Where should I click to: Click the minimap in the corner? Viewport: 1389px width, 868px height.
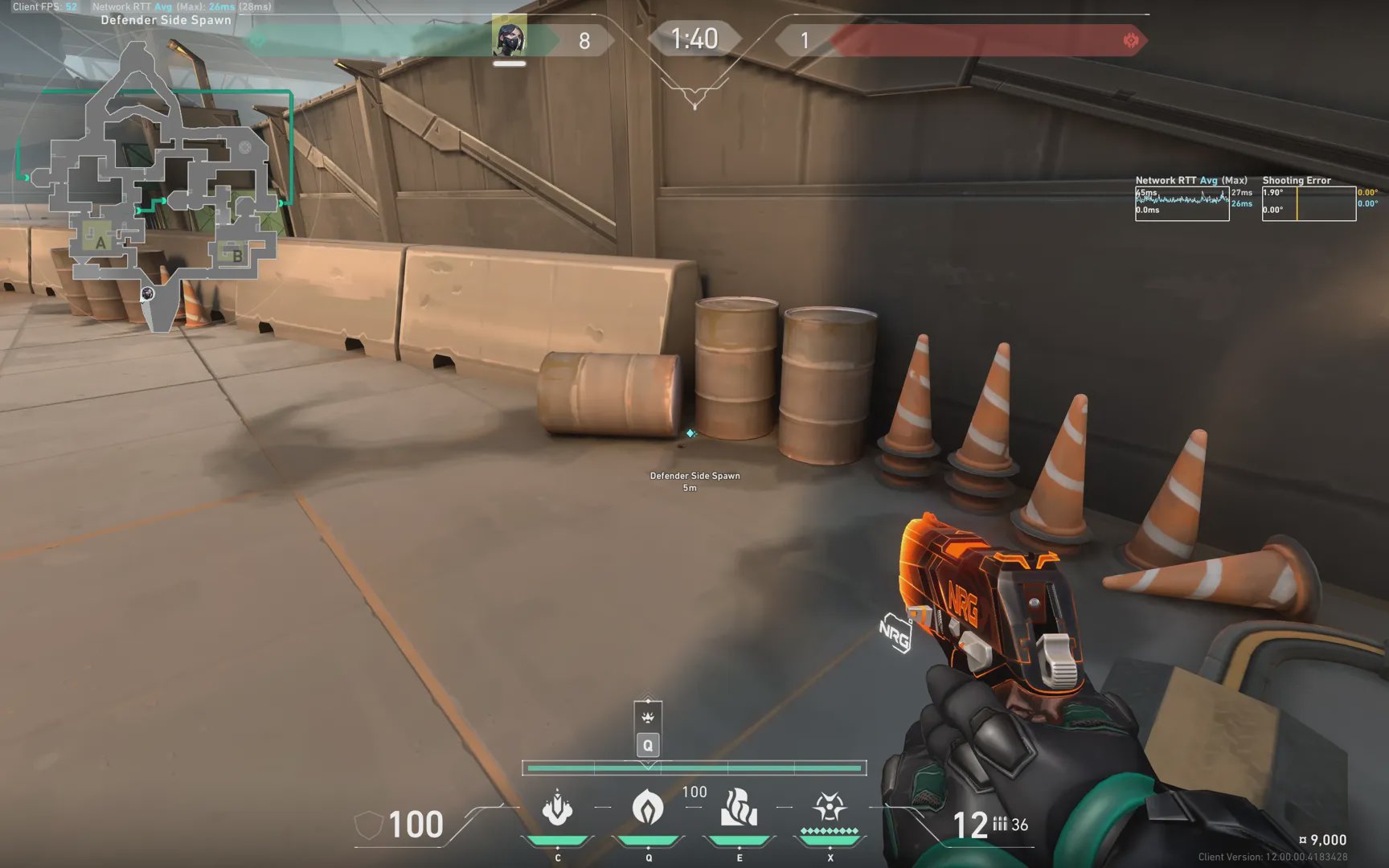161,185
